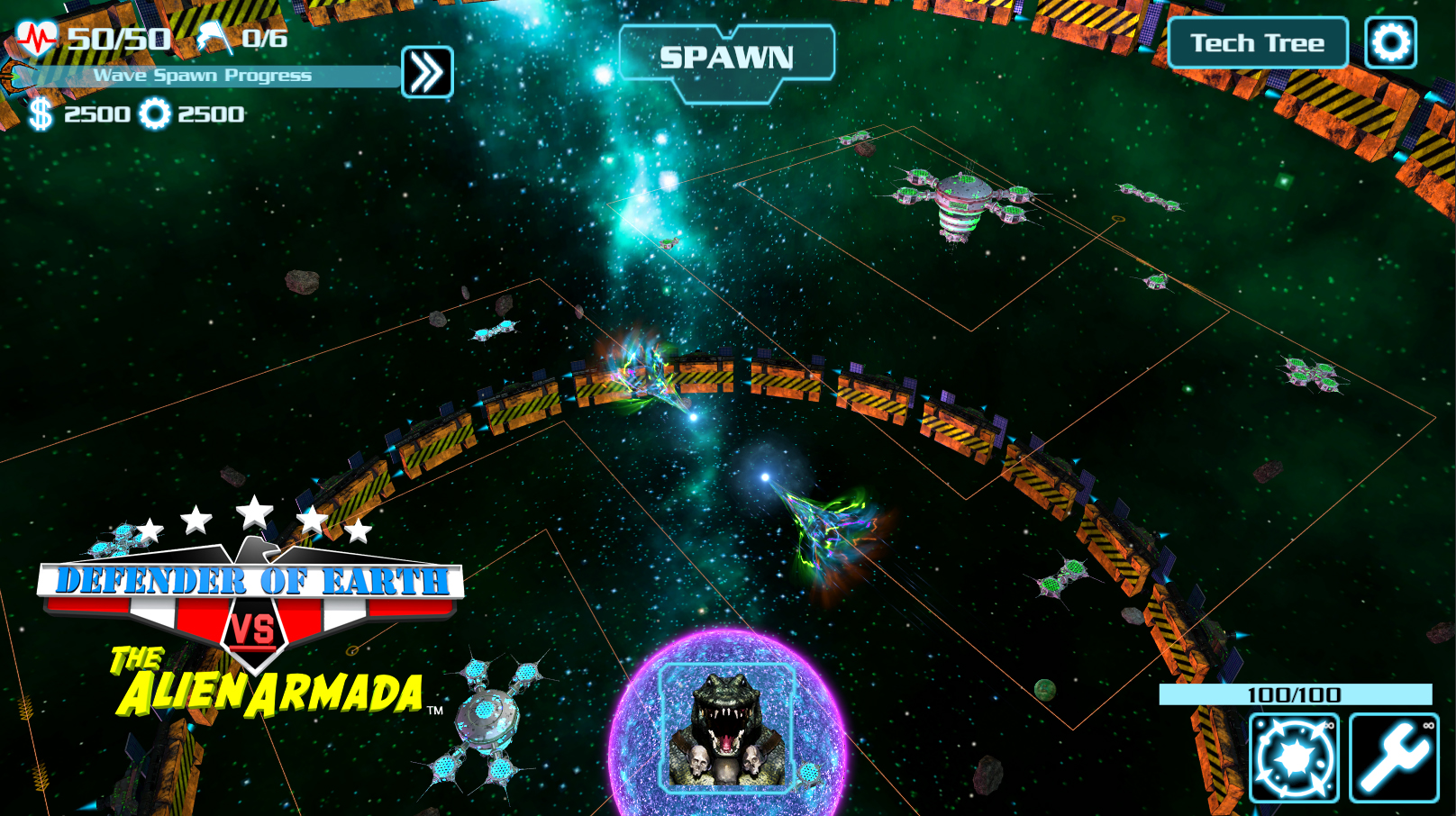Toggle the fast-forward chevron button
Viewport: 1456px width, 816px height.
tap(425, 71)
